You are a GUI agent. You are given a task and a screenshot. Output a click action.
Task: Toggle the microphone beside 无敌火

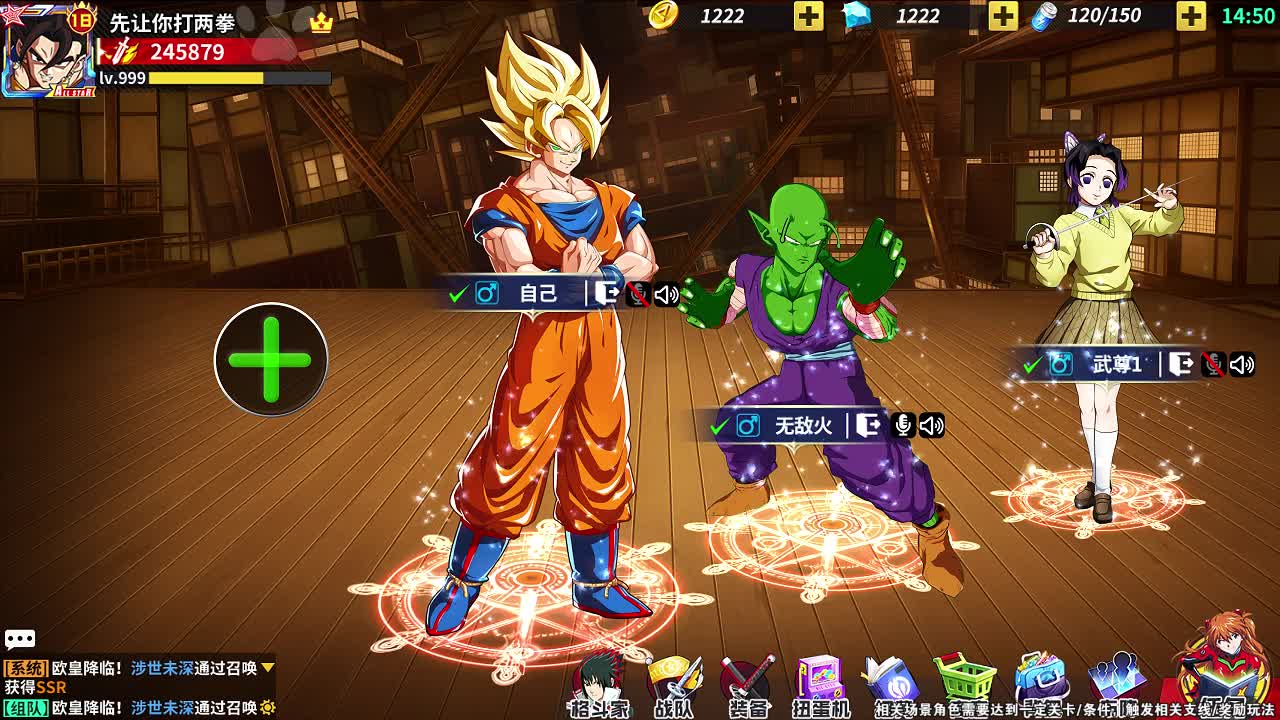pyautogui.click(x=902, y=426)
